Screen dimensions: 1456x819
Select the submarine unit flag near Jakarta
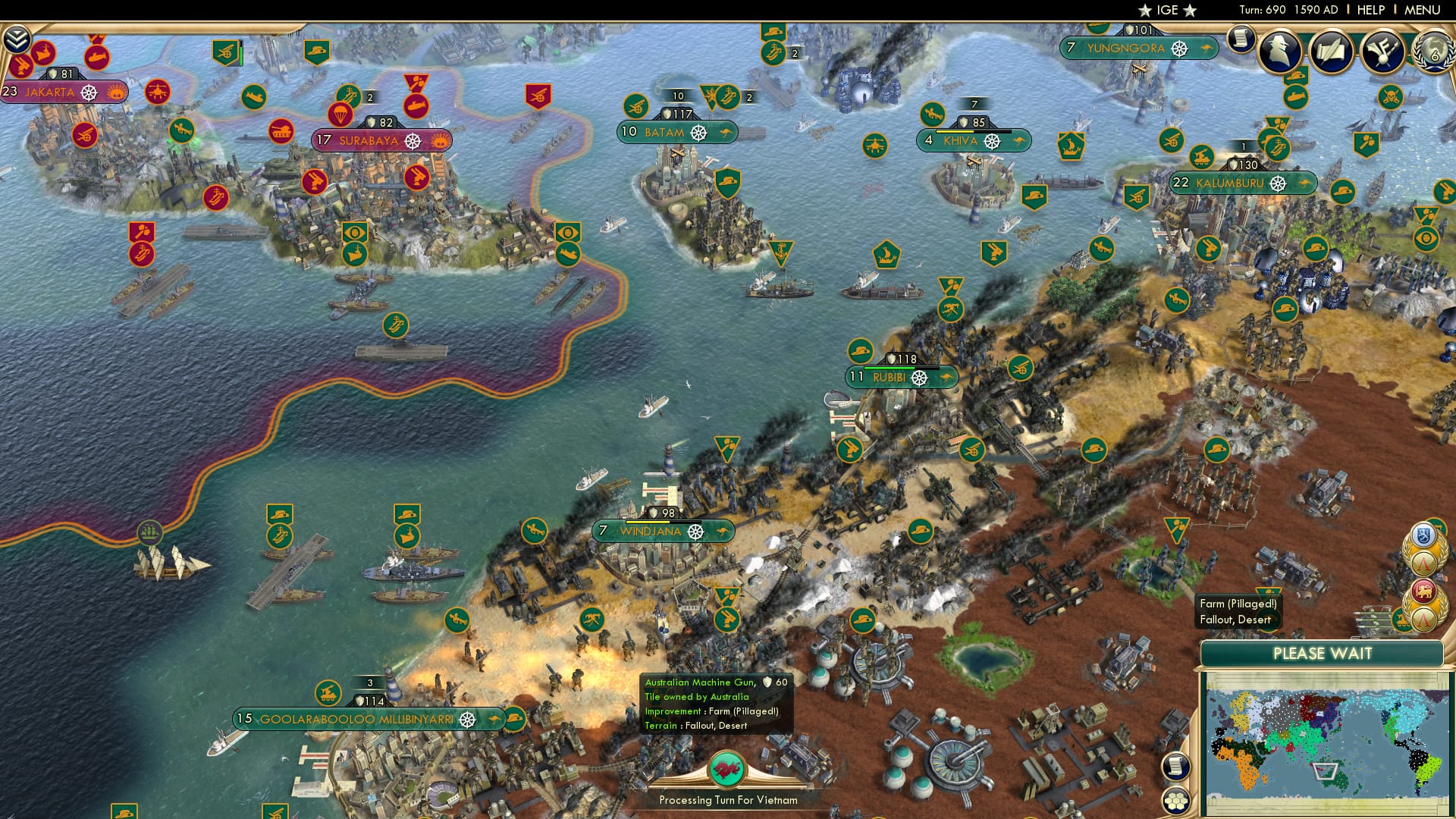(96, 56)
